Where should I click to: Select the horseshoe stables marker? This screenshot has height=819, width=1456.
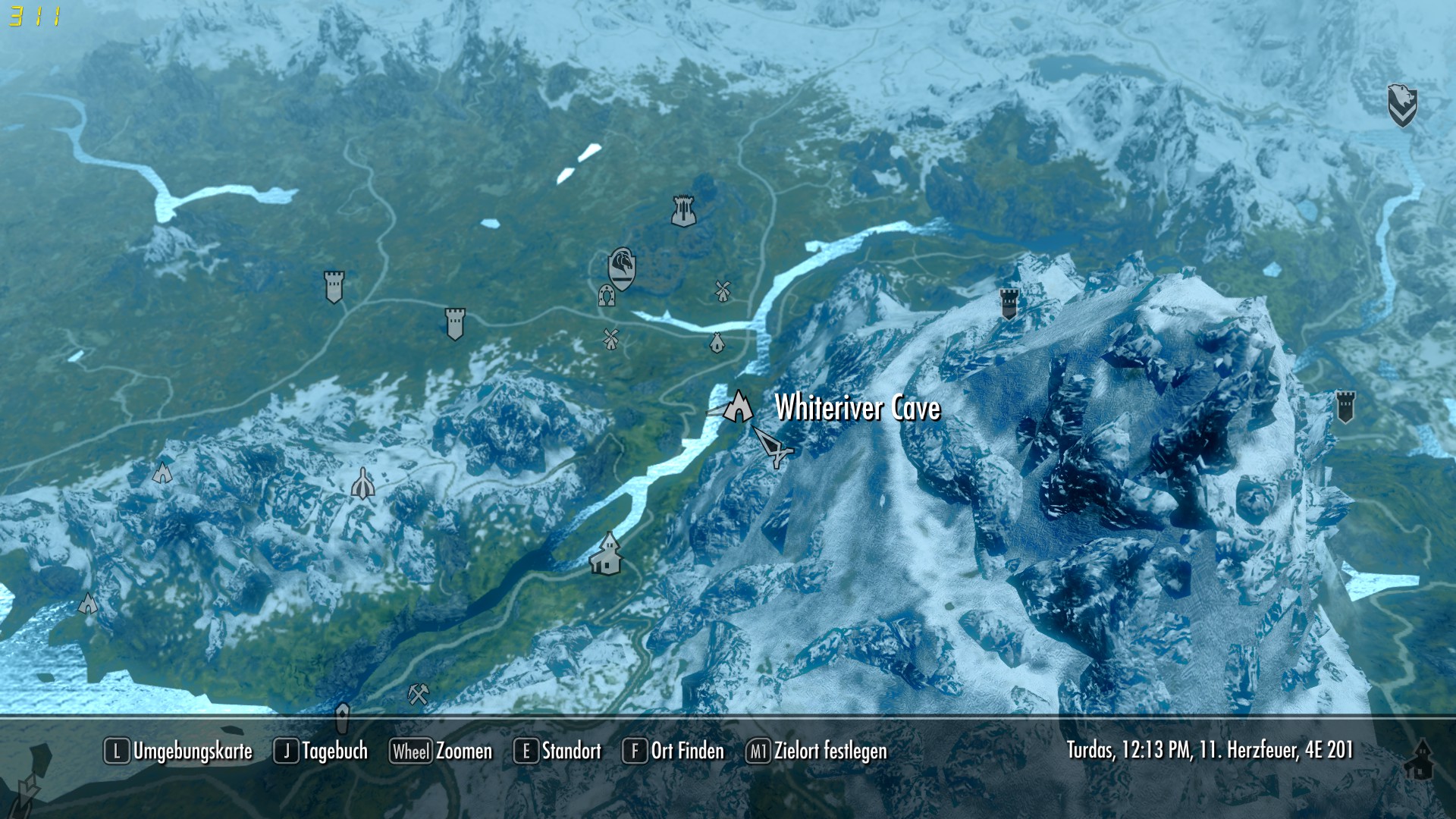point(606,295)
